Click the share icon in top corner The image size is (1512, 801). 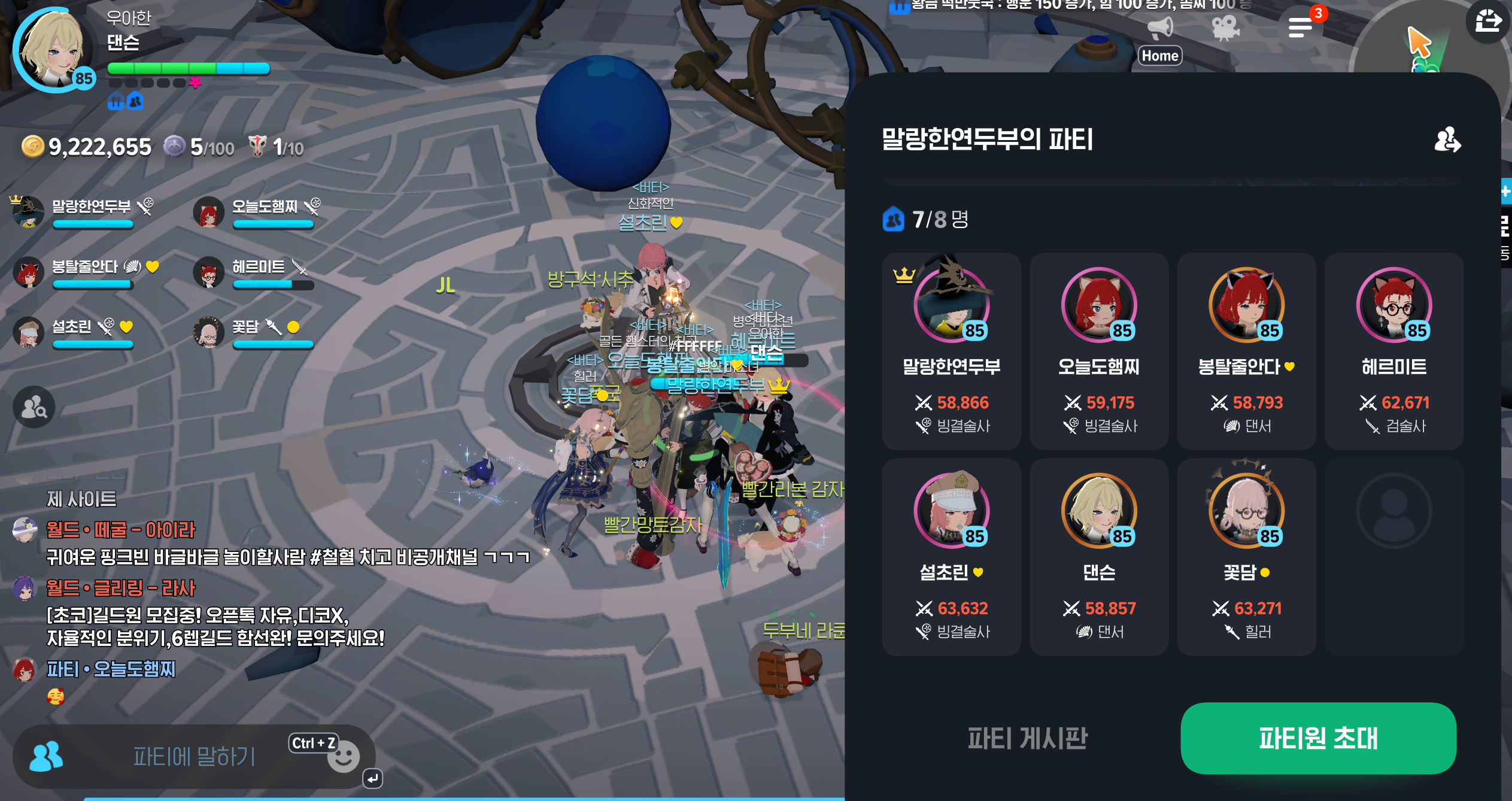click(1488, 23)
